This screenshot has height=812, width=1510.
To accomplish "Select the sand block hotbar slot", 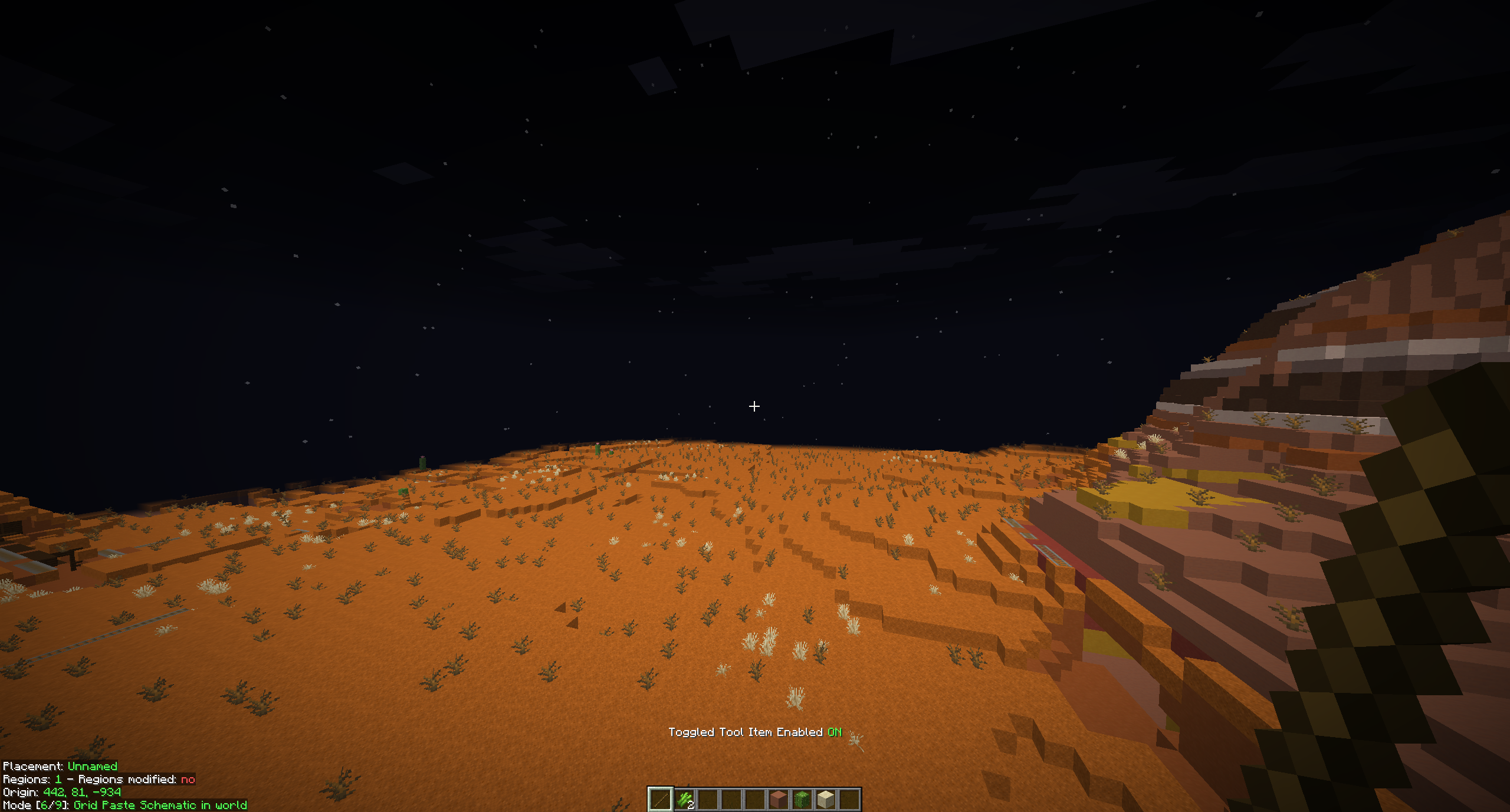I will pos(825,800).
